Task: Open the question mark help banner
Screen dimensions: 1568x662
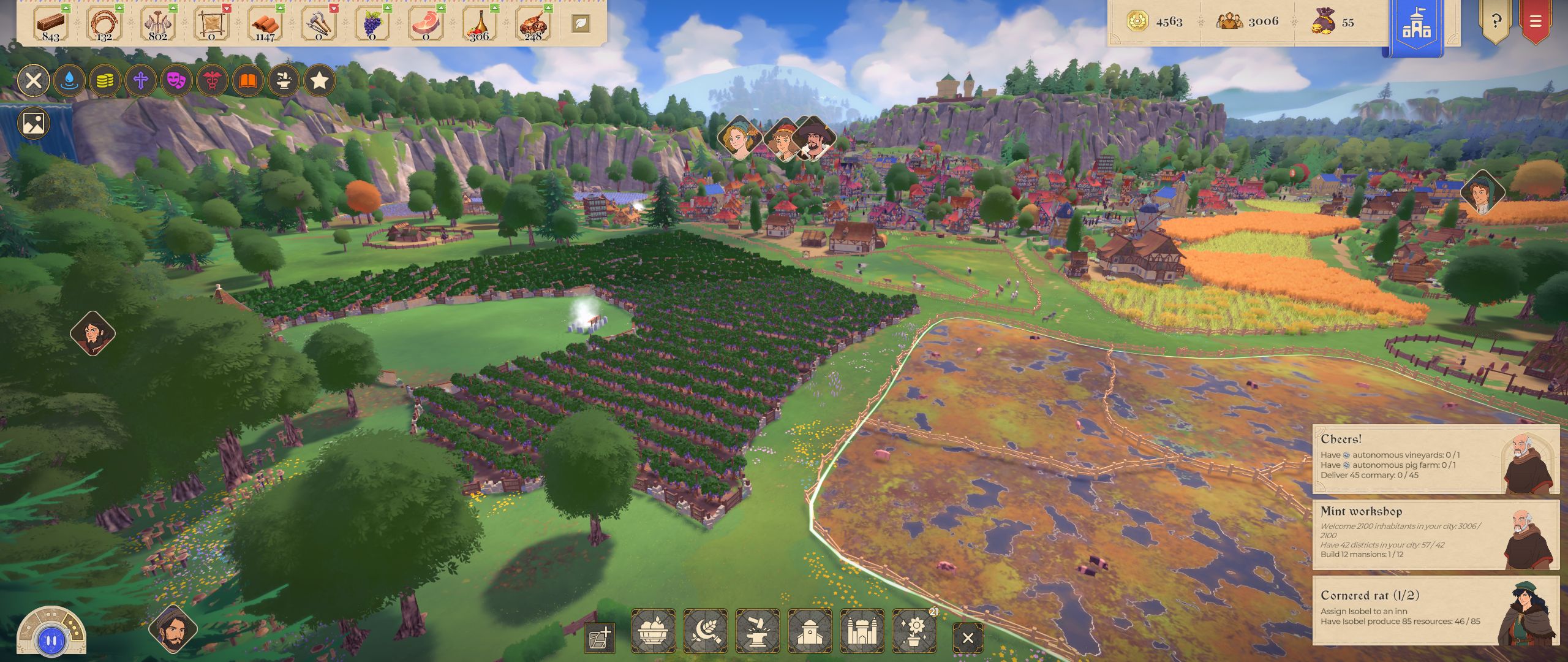Action: (1496, 22)
